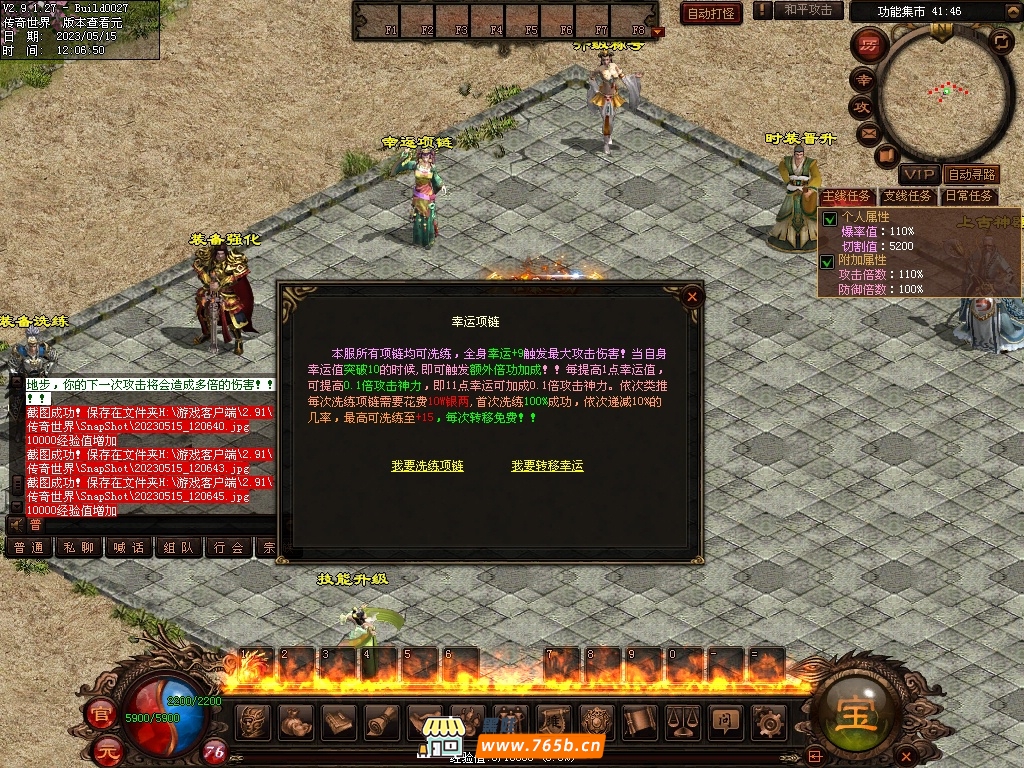Screen dimensions: 1024x768
Task: Select 我要转移幸运 dialogue option
Action: point(547,466)
